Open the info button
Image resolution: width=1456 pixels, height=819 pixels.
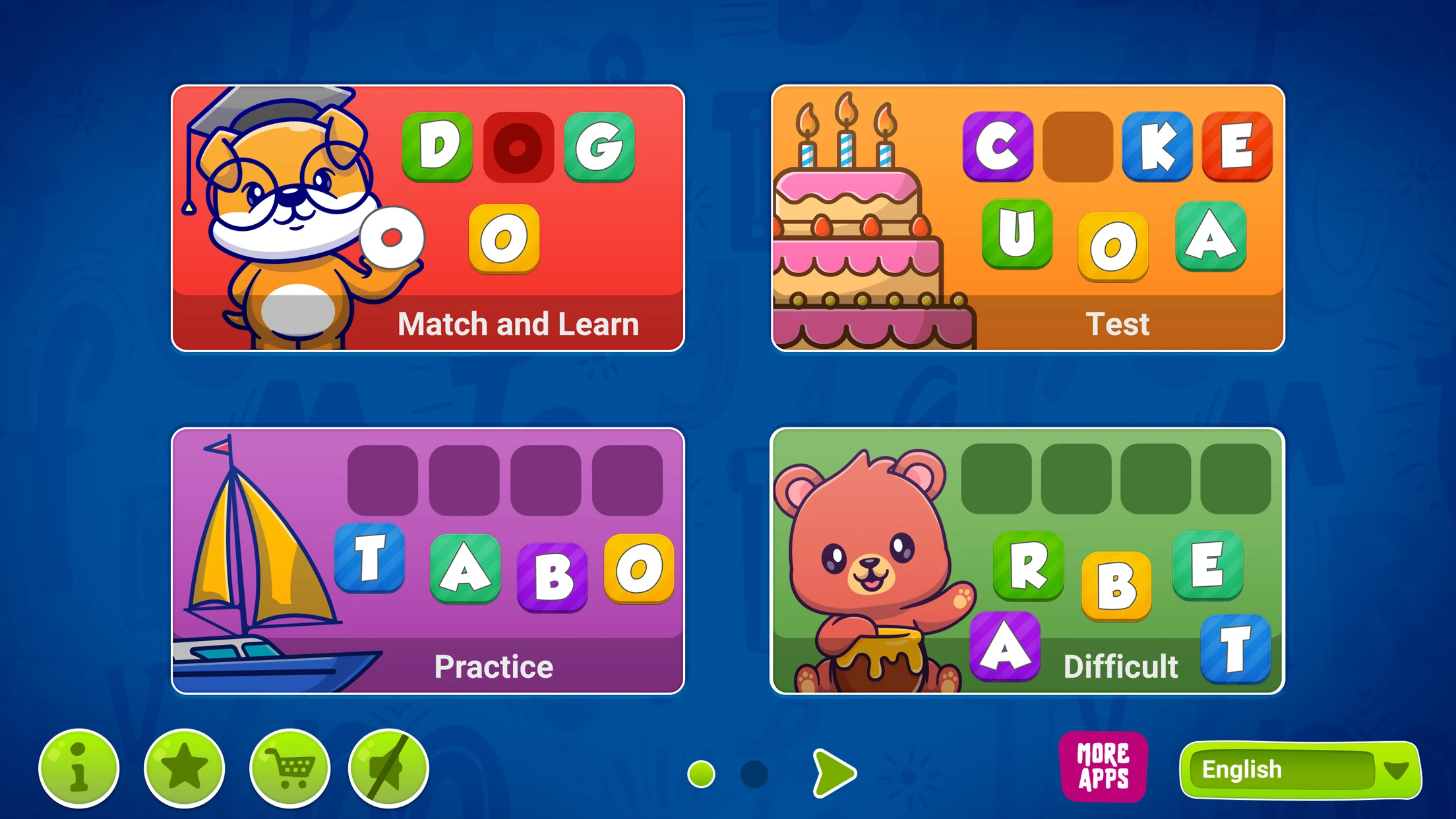click(x=79, y=768)
